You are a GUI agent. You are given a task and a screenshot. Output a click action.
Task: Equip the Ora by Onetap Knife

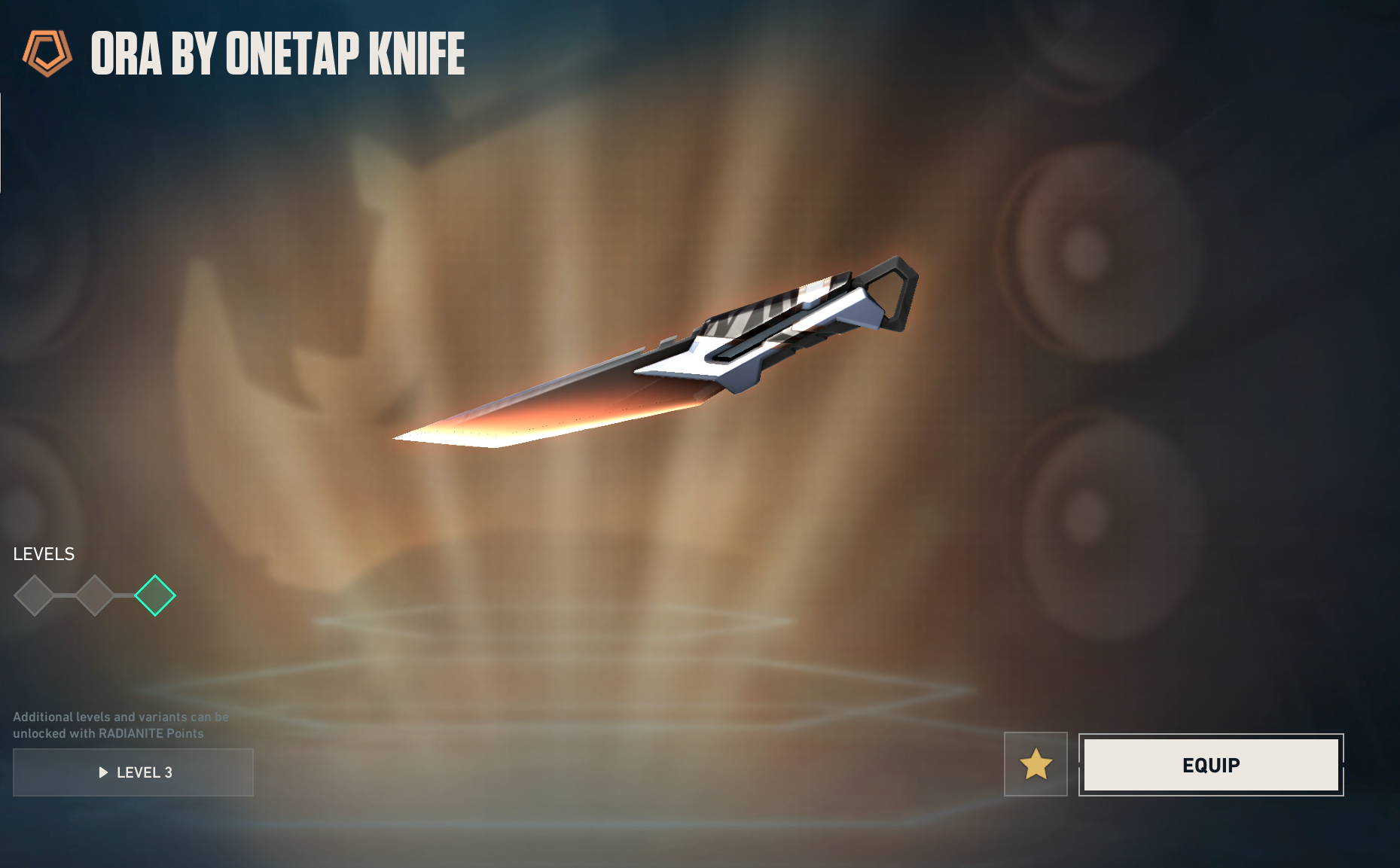(x=1210, y=765)
